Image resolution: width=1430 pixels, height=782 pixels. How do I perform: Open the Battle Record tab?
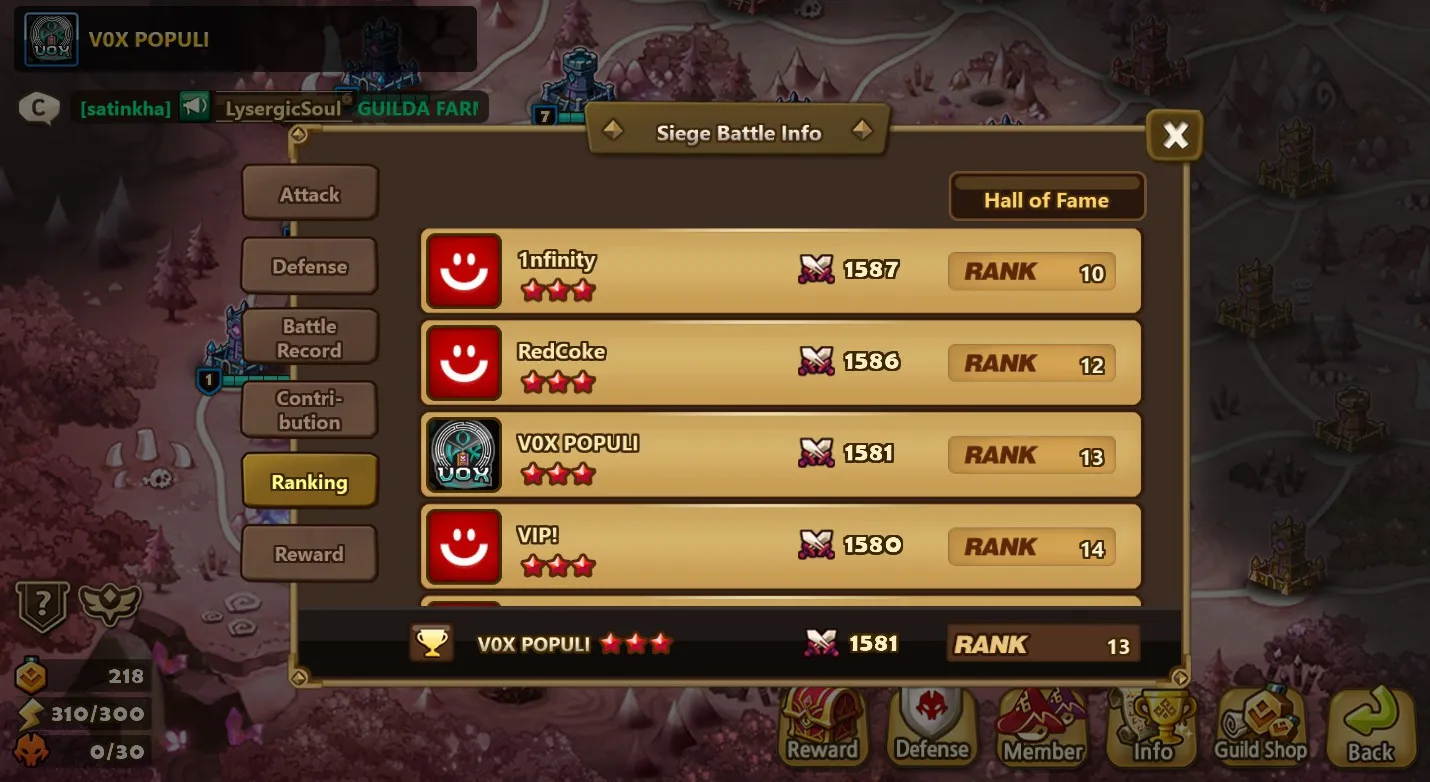click(309, 336)
